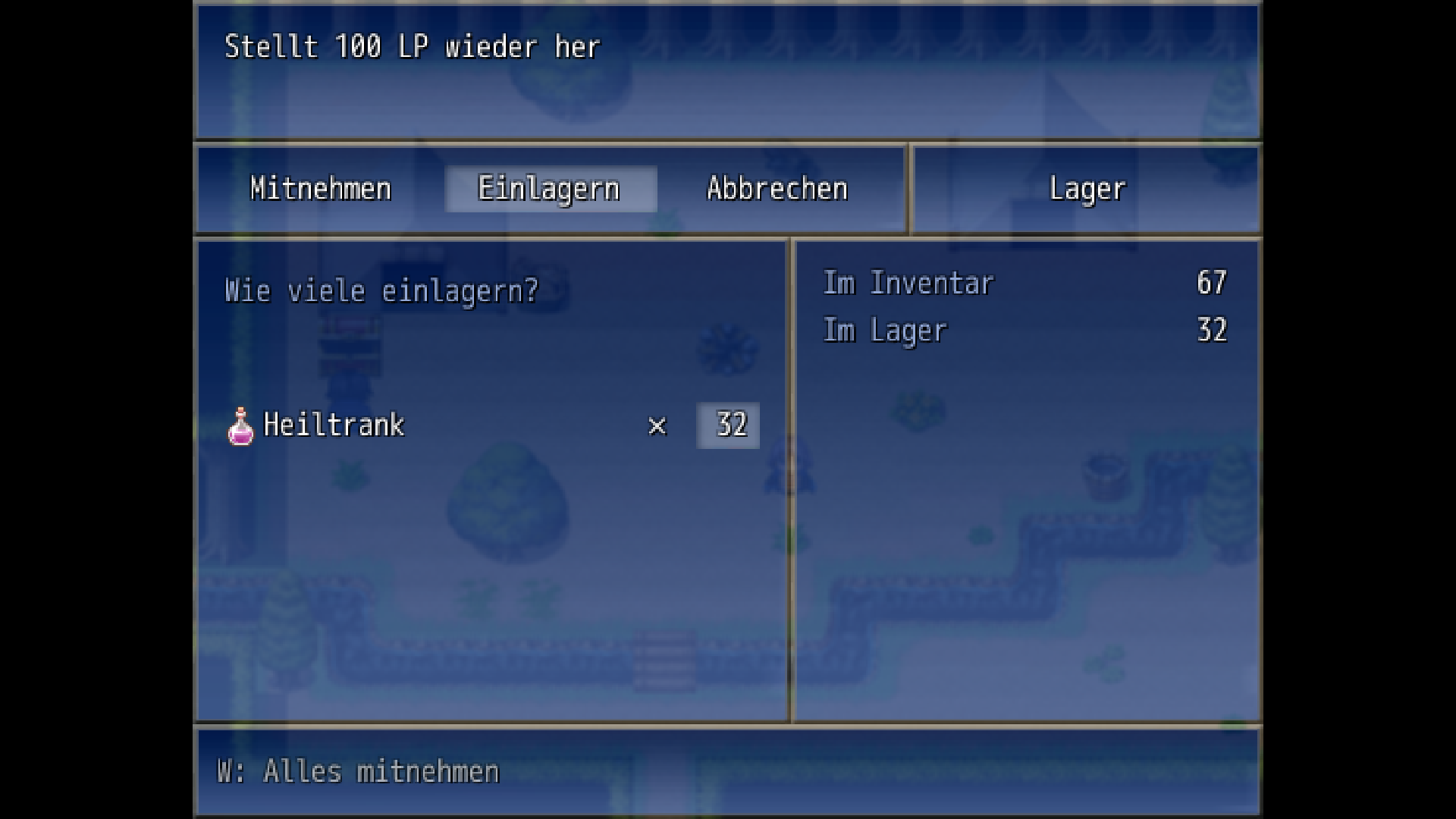The width and height of the screenshot is (1456, 819).
Task: Click the 'Stellt 100 LP wieder her' description
Action: point(411,46)
